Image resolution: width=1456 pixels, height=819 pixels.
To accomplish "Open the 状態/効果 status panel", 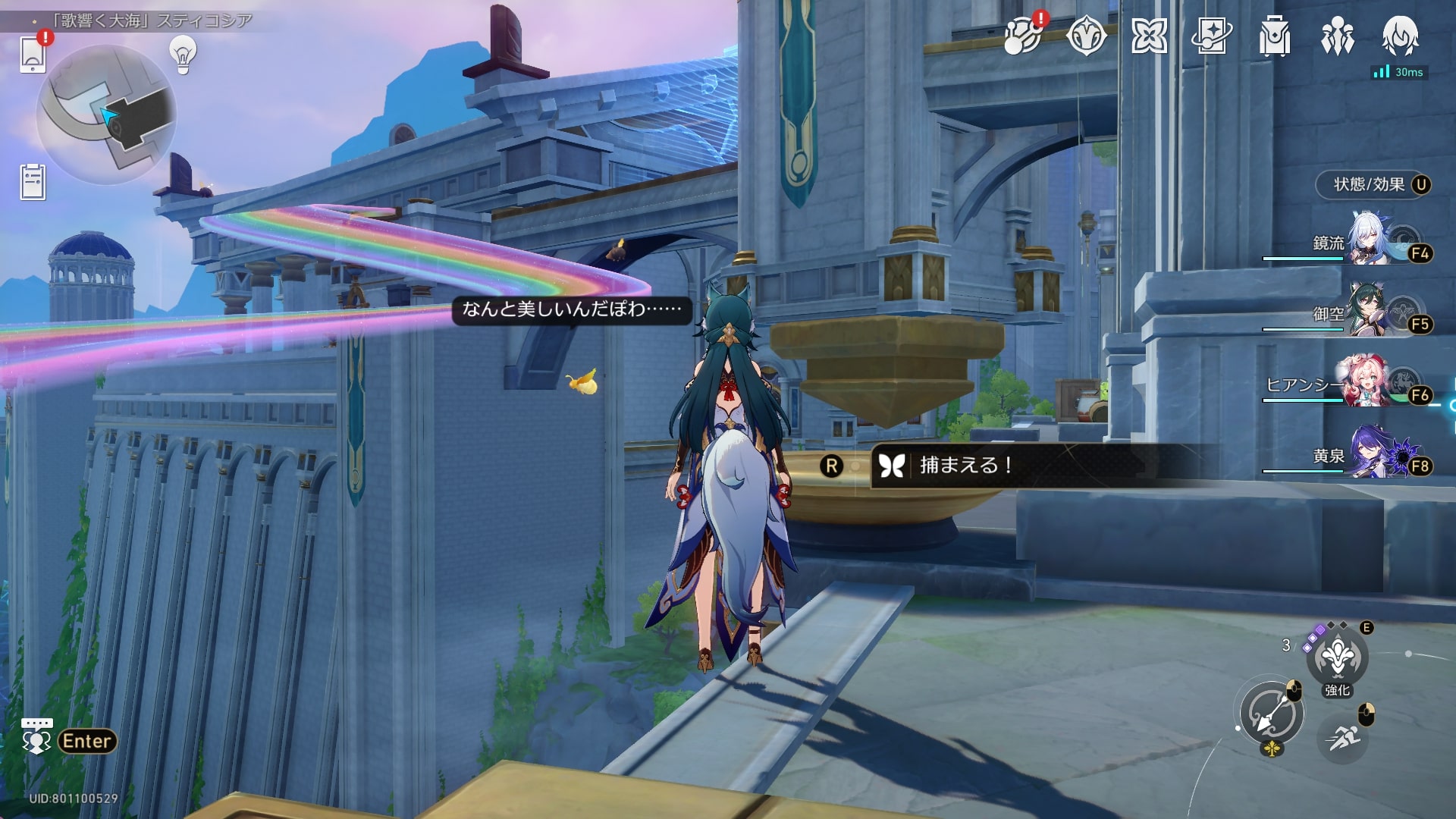I will 1371,184.
